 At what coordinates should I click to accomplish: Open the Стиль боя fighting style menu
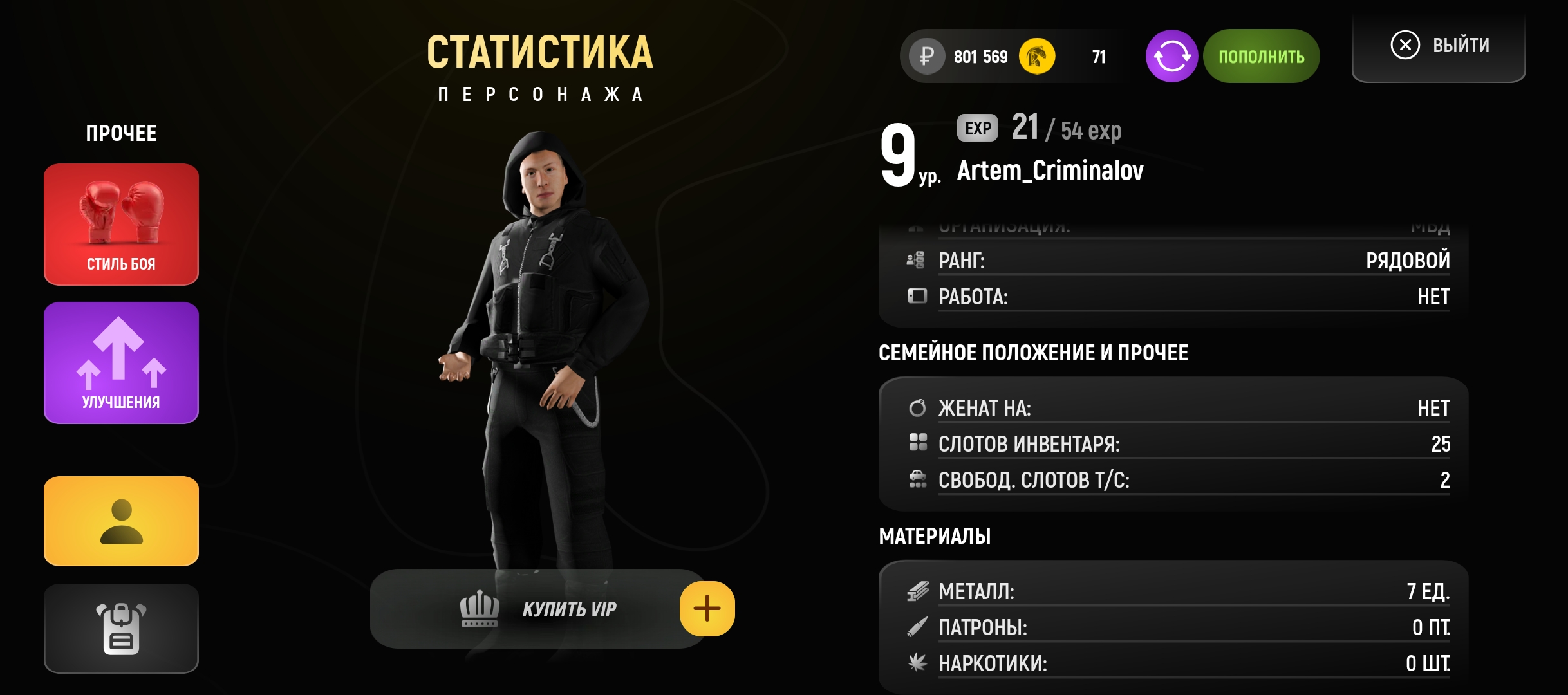click(121, 224)
